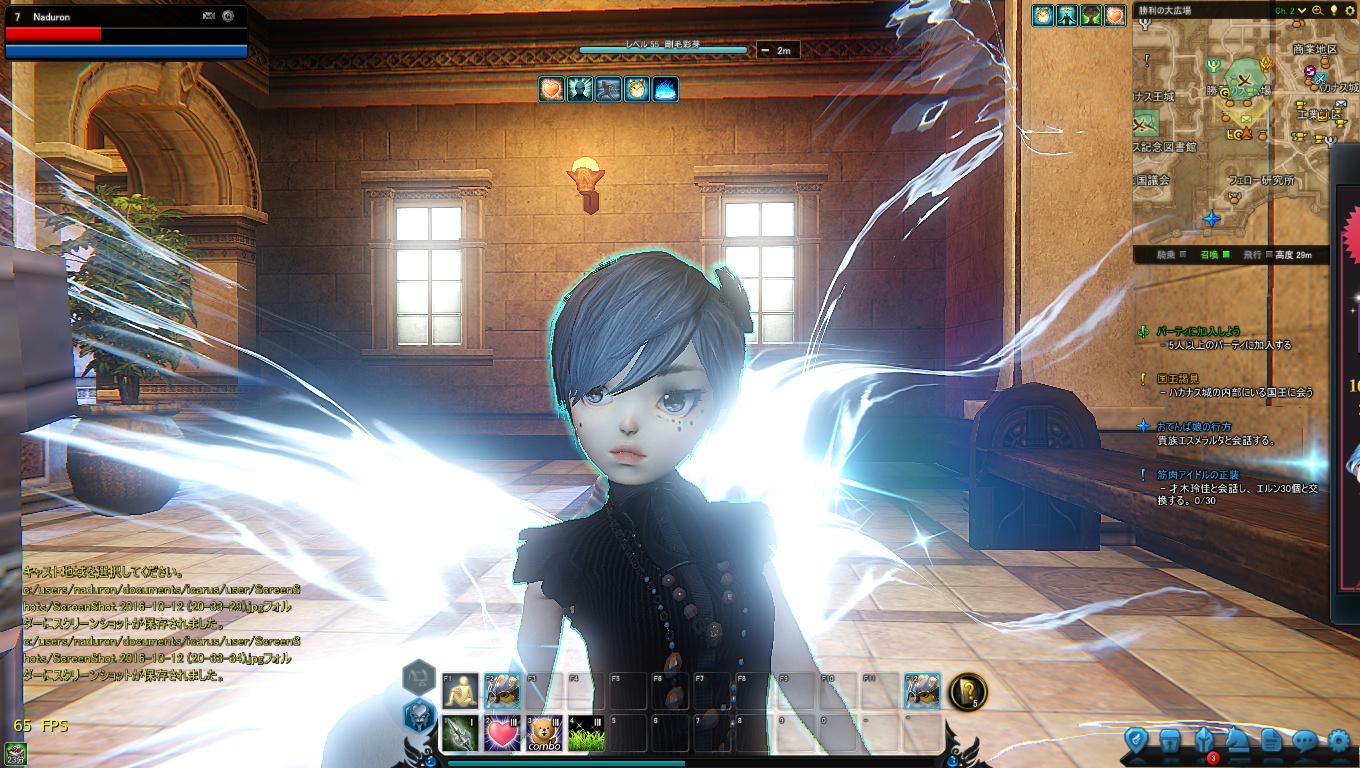Open the settings gear in bottom menu
The width and height of the screenshot is (1360, 768).
(1338, 741)
